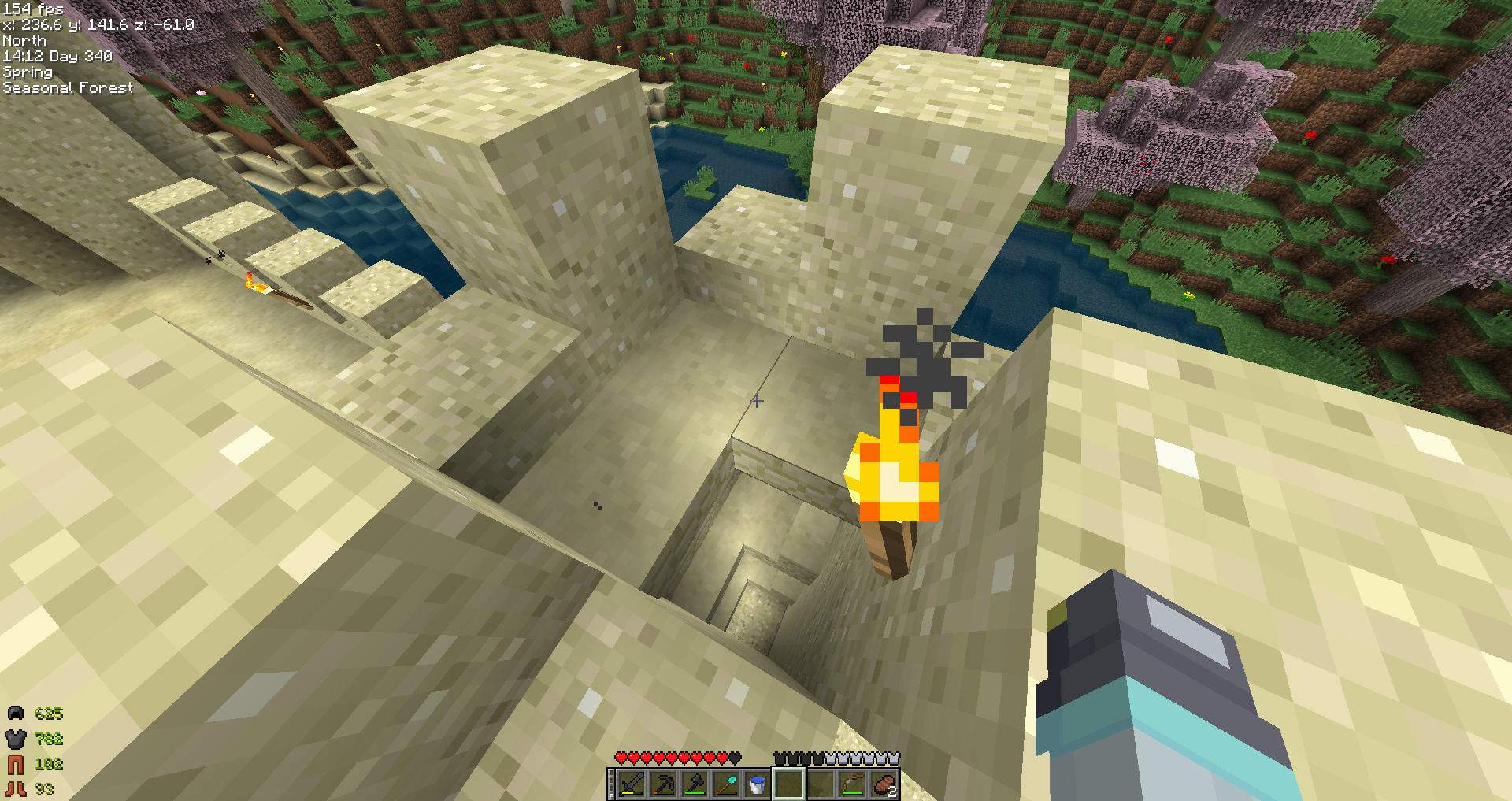Click the Seasonal Forest biome label
The image size is (1512, 801).
pyautogui.click(x=69, y=87)
